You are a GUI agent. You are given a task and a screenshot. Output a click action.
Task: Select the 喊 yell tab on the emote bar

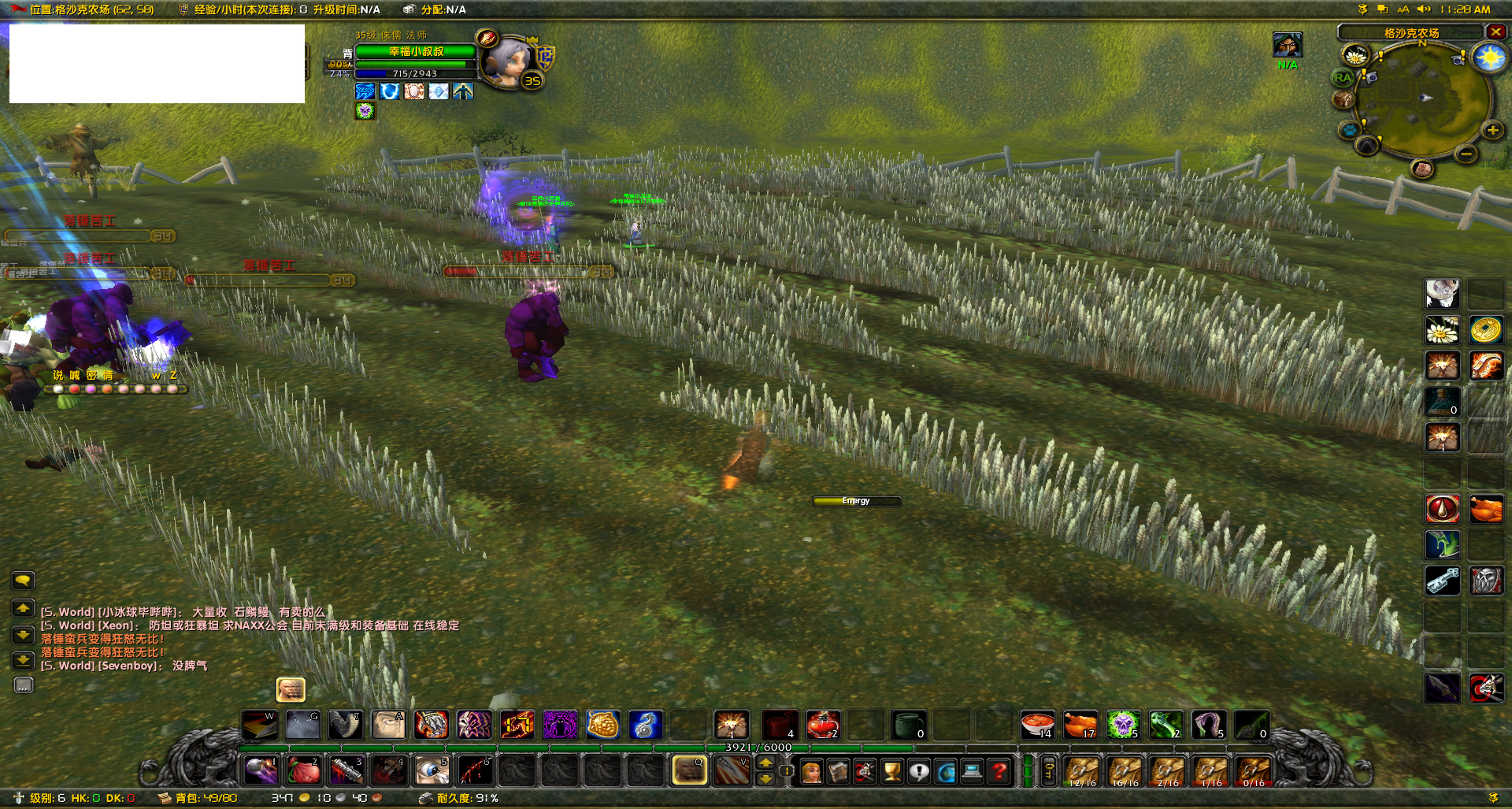click(74, 376)
